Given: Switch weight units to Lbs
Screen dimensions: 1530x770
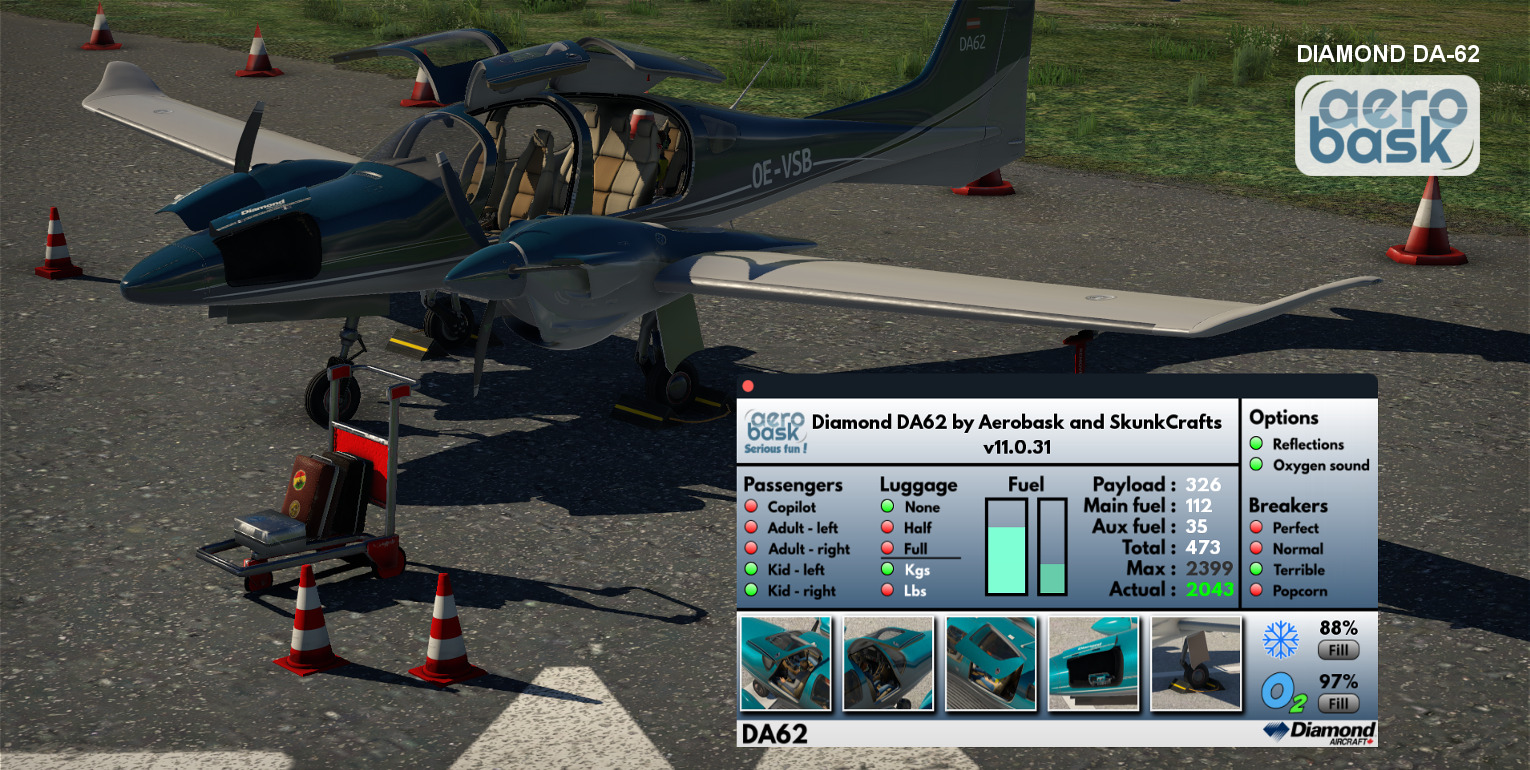Looking at the screenshot, I should click(x=887, y=591).
